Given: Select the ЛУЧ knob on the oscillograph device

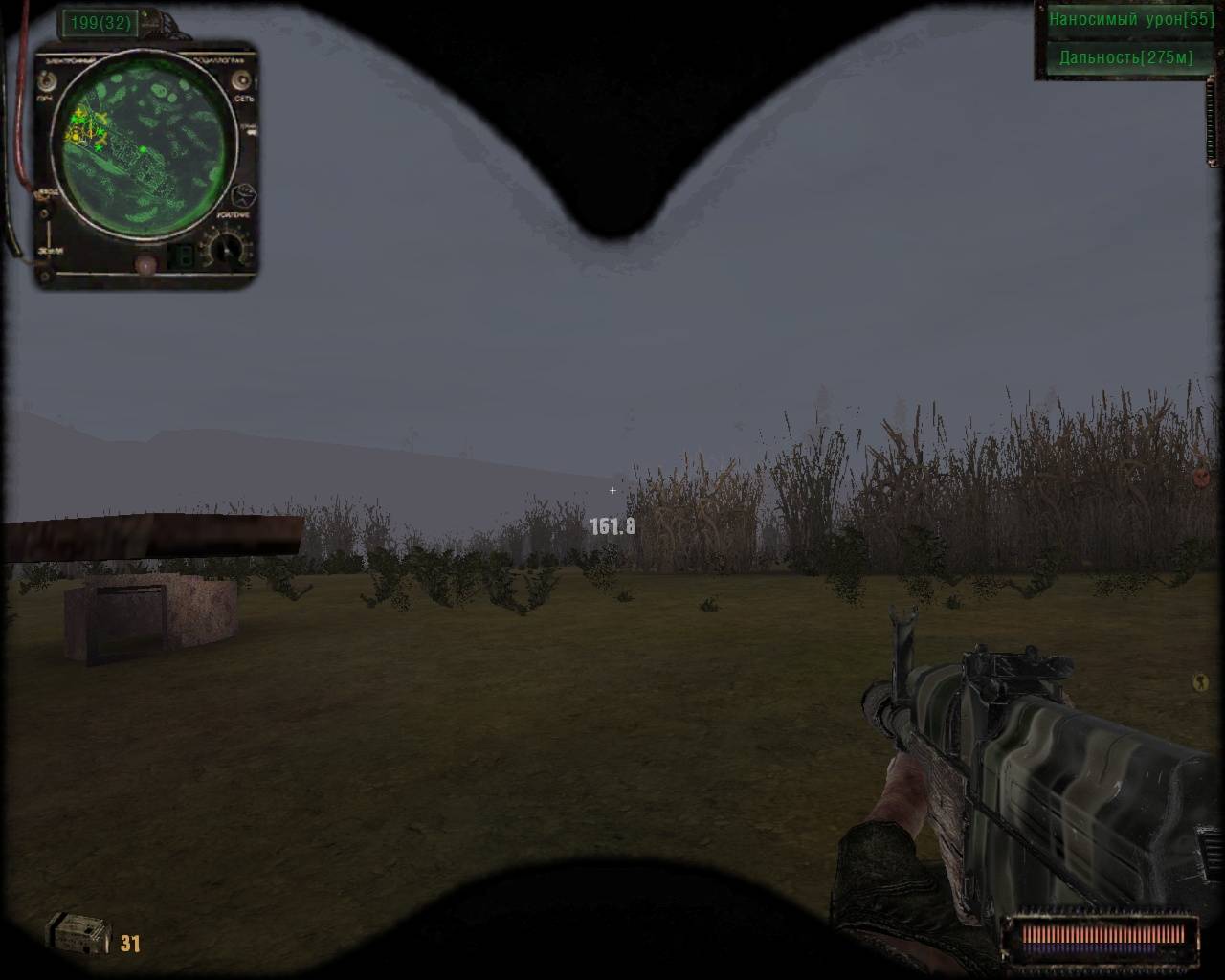Looking at the screenshot, I should (x=46, y=80).
